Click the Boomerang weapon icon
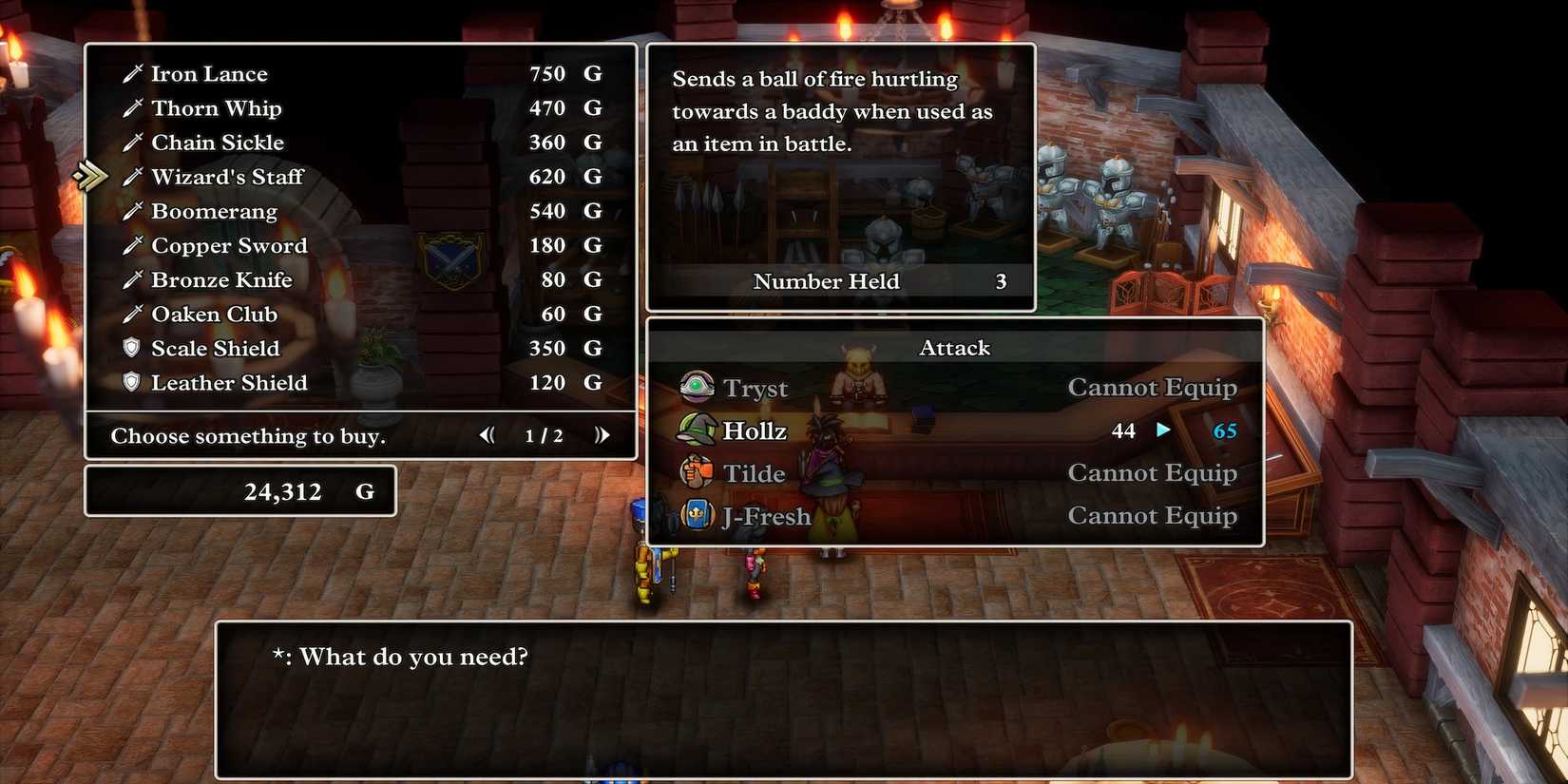Viewport: 1568px width, 784px height. pyautogui.click(x=133, y=210)
